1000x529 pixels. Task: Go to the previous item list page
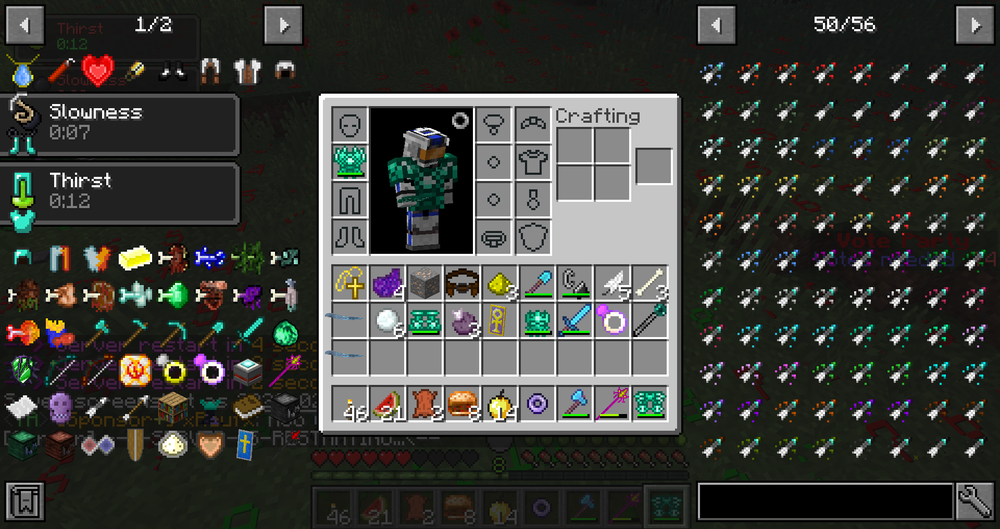click(715, 23)
